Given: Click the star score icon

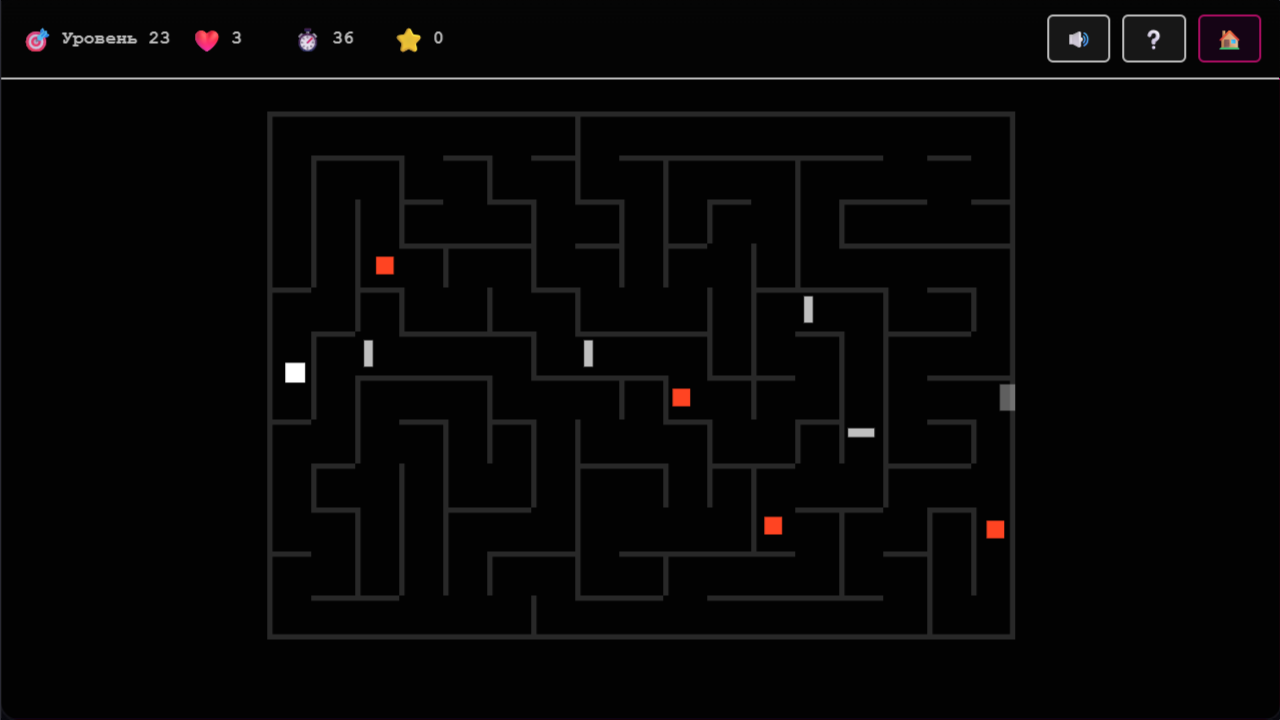Looking at the screenshot, I should (x=408, y=38).
